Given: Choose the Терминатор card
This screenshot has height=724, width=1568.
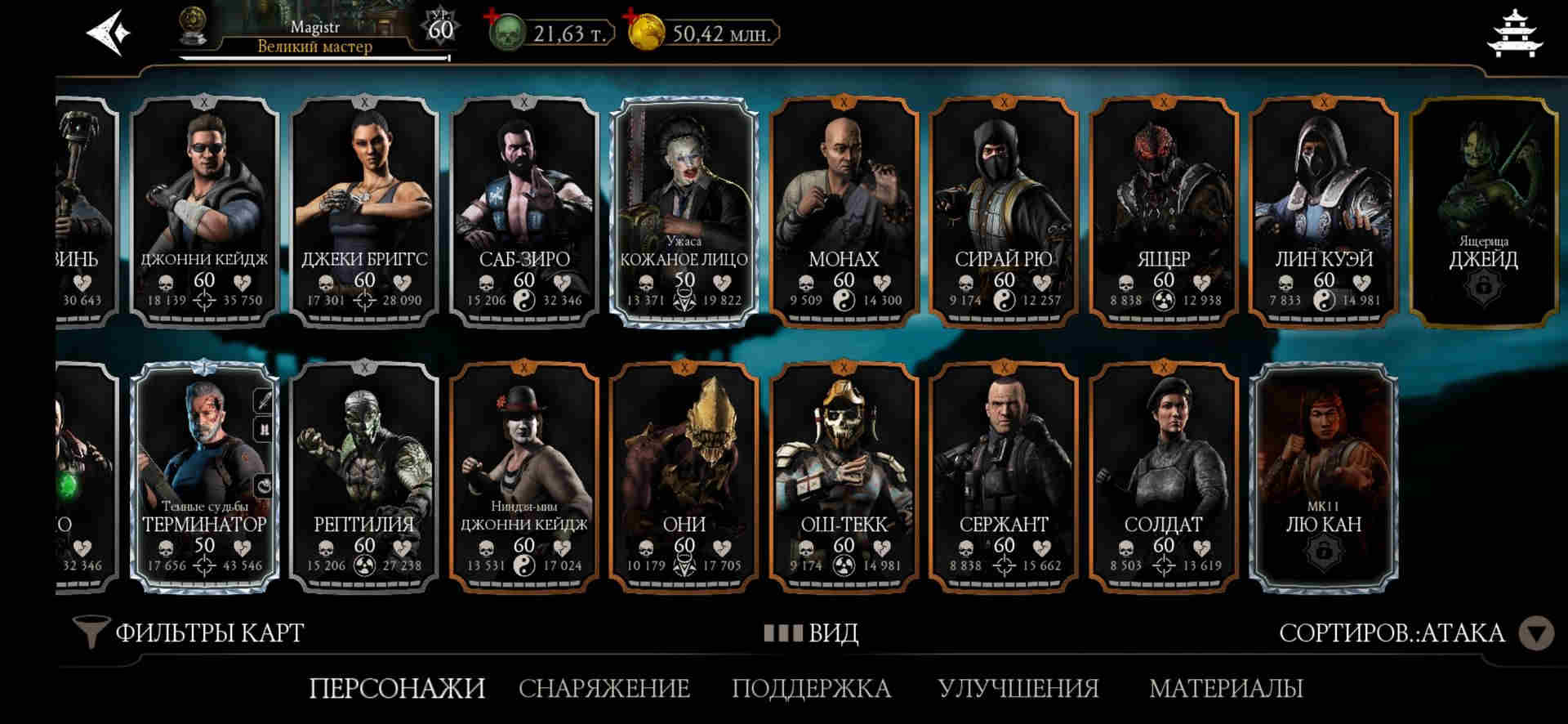Looking at the screenshot, I should (x=204, y=476).
